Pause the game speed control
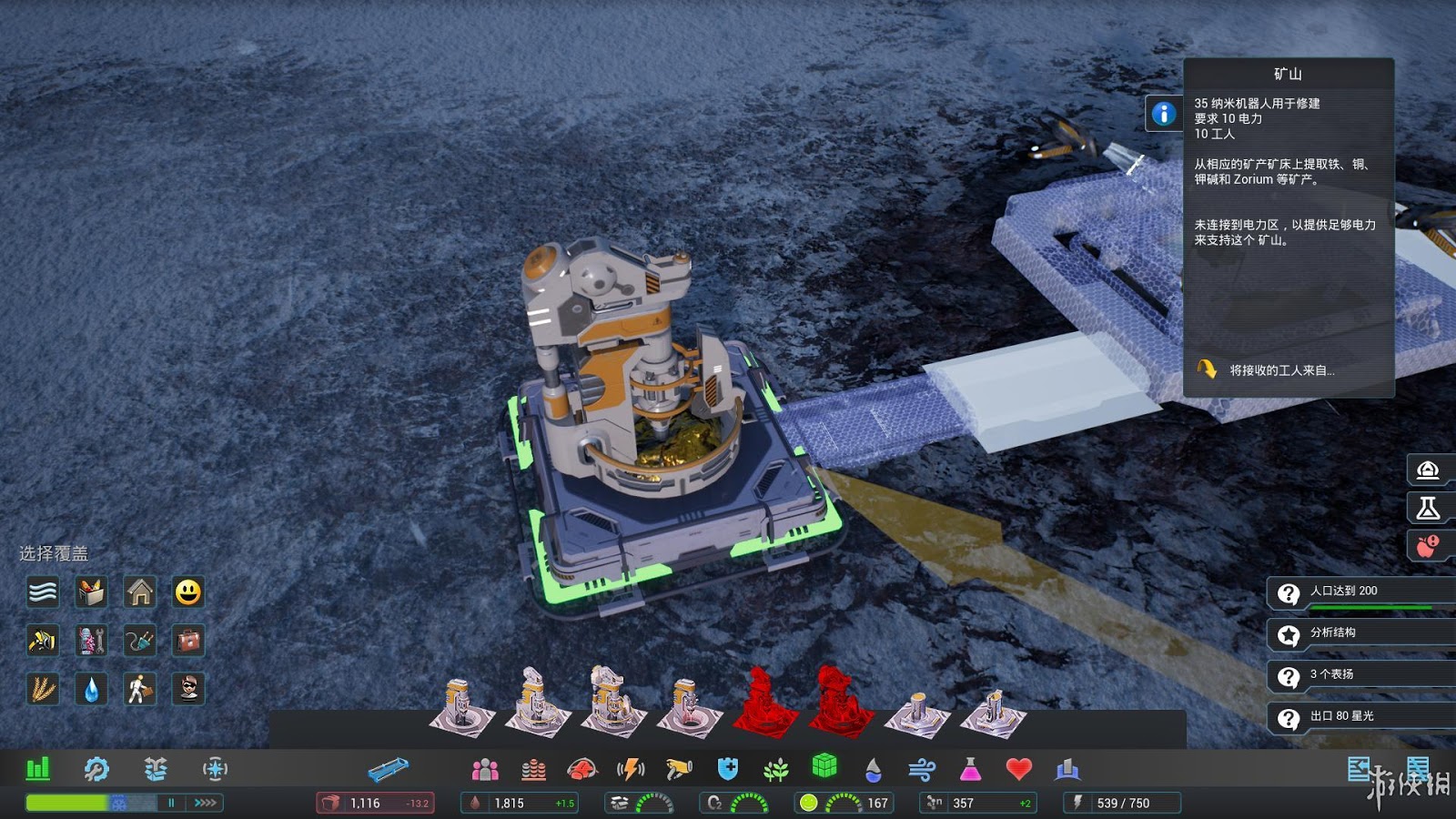This screenshot has height=819, width=1456. point(171,803)
